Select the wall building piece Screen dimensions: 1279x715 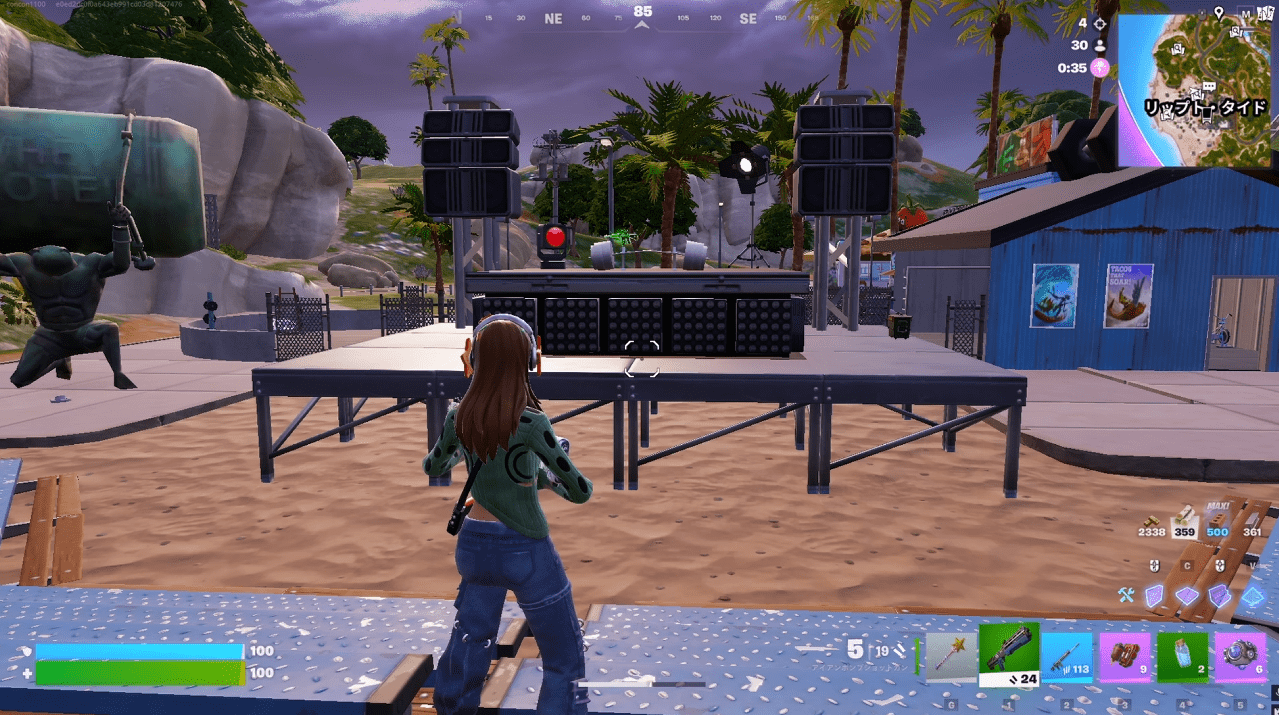(x=1156, y=596)
